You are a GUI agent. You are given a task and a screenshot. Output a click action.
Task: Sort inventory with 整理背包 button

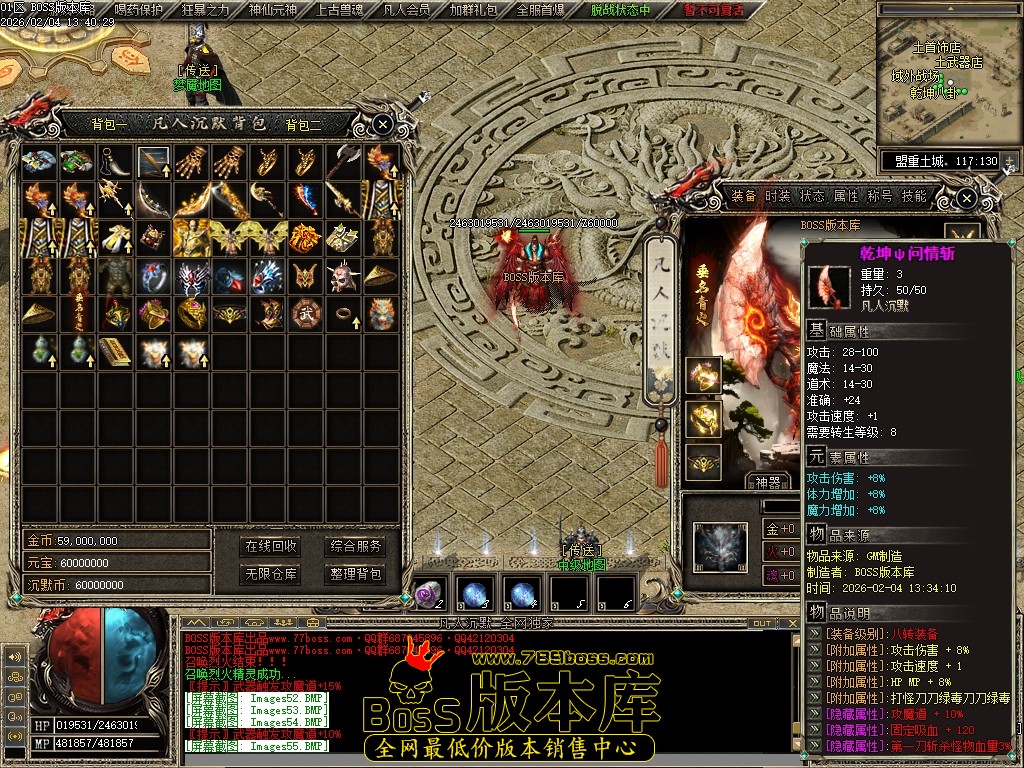click(x=355, y=574)
